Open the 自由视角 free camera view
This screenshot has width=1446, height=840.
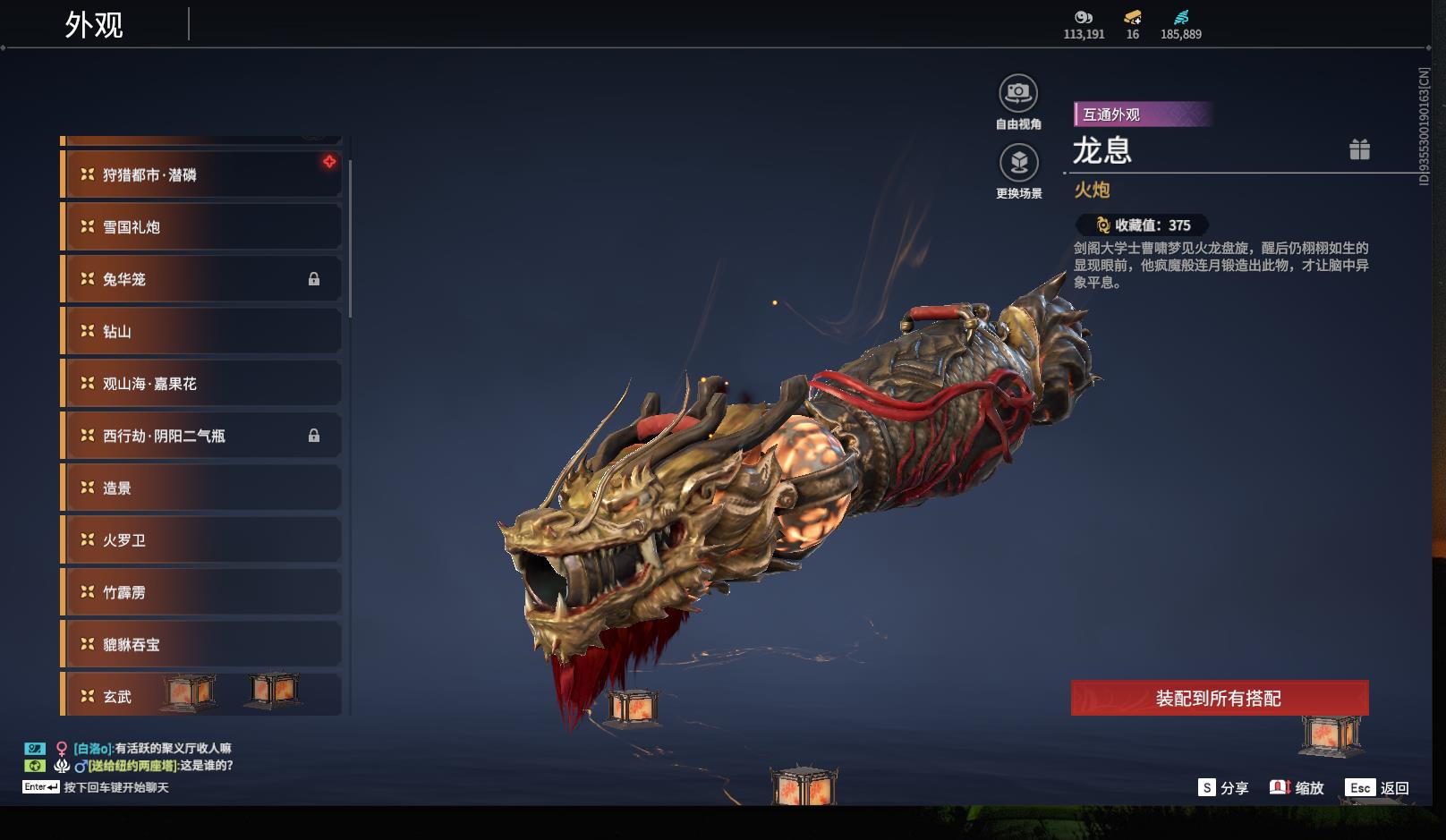[x=1018, y=93]
